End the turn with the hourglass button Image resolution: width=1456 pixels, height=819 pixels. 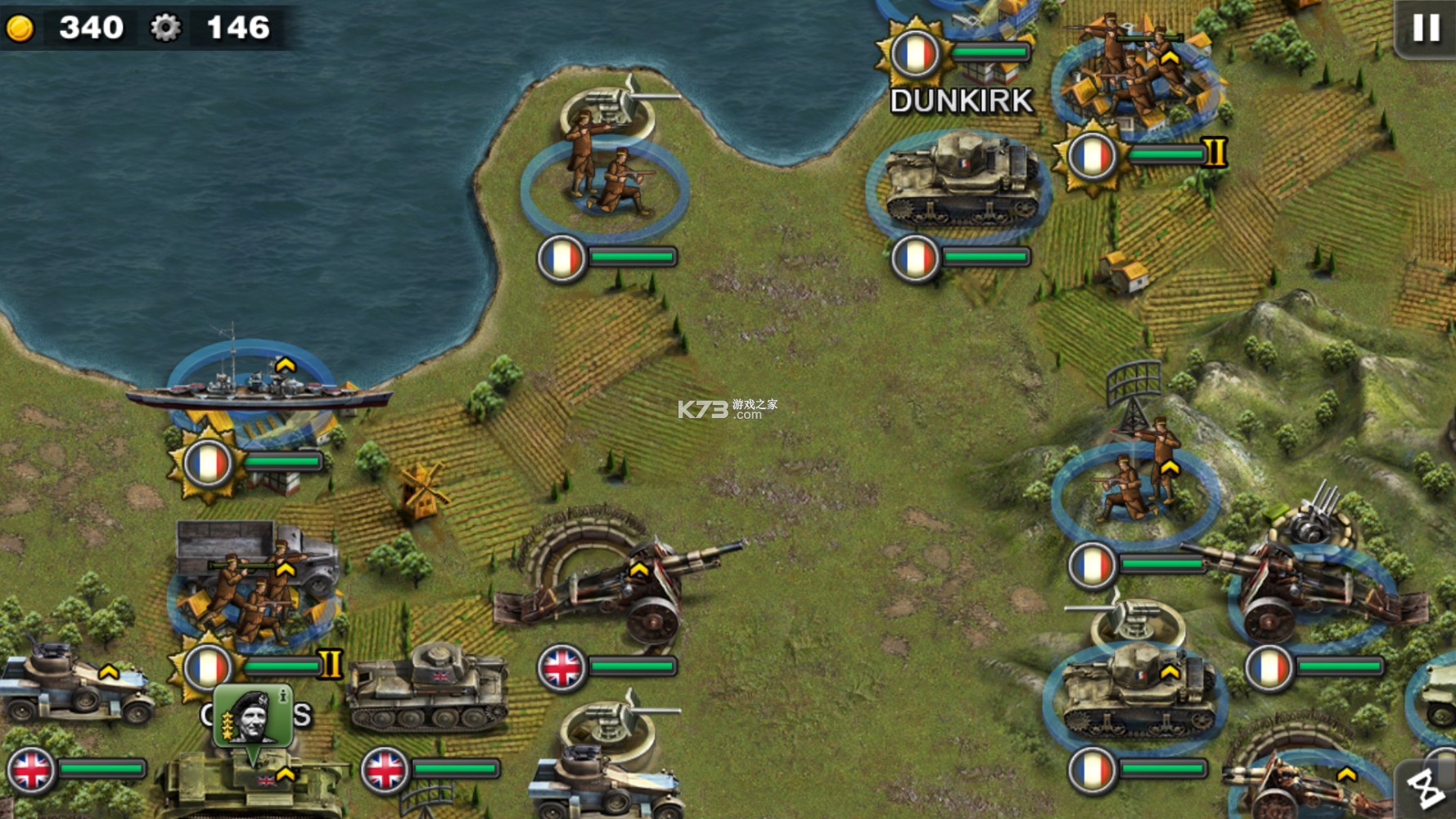(x=1427, y=790)
